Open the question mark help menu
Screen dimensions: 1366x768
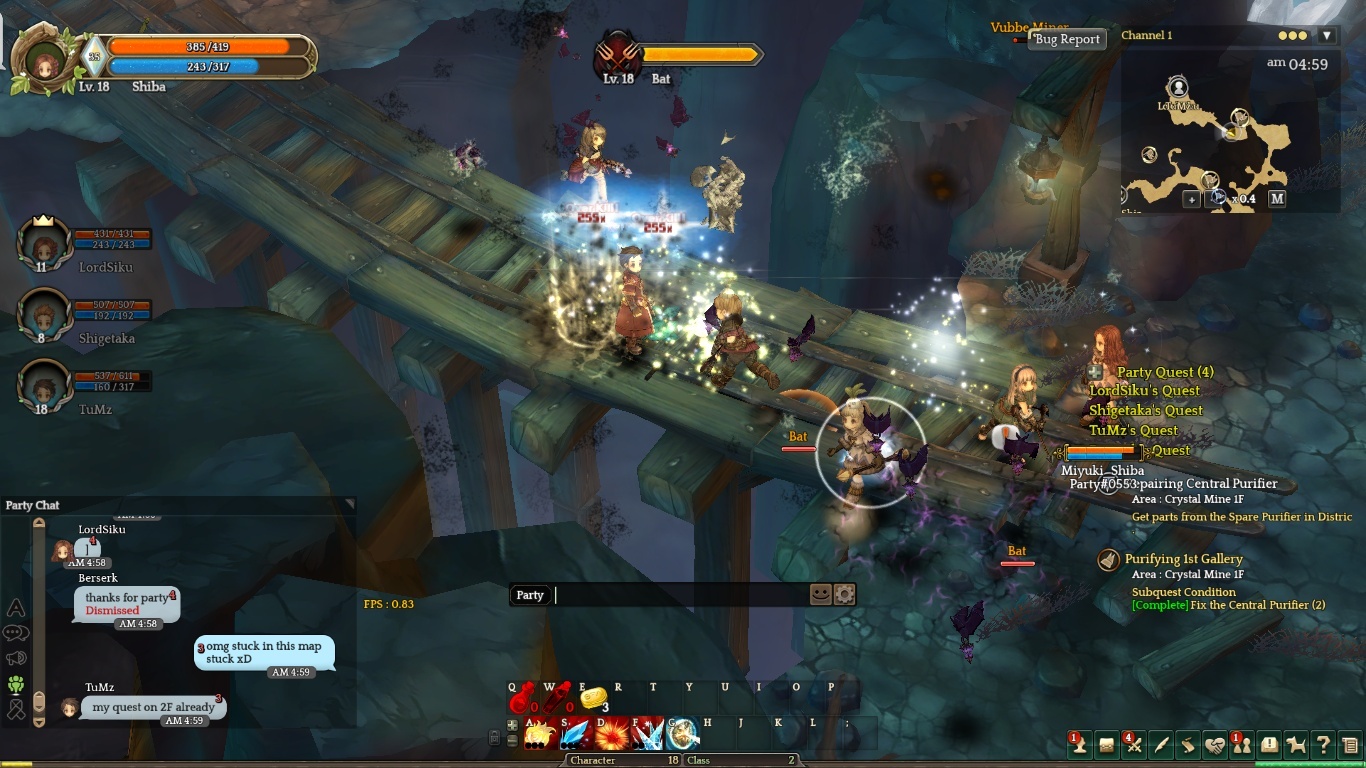coord(1323,744)
